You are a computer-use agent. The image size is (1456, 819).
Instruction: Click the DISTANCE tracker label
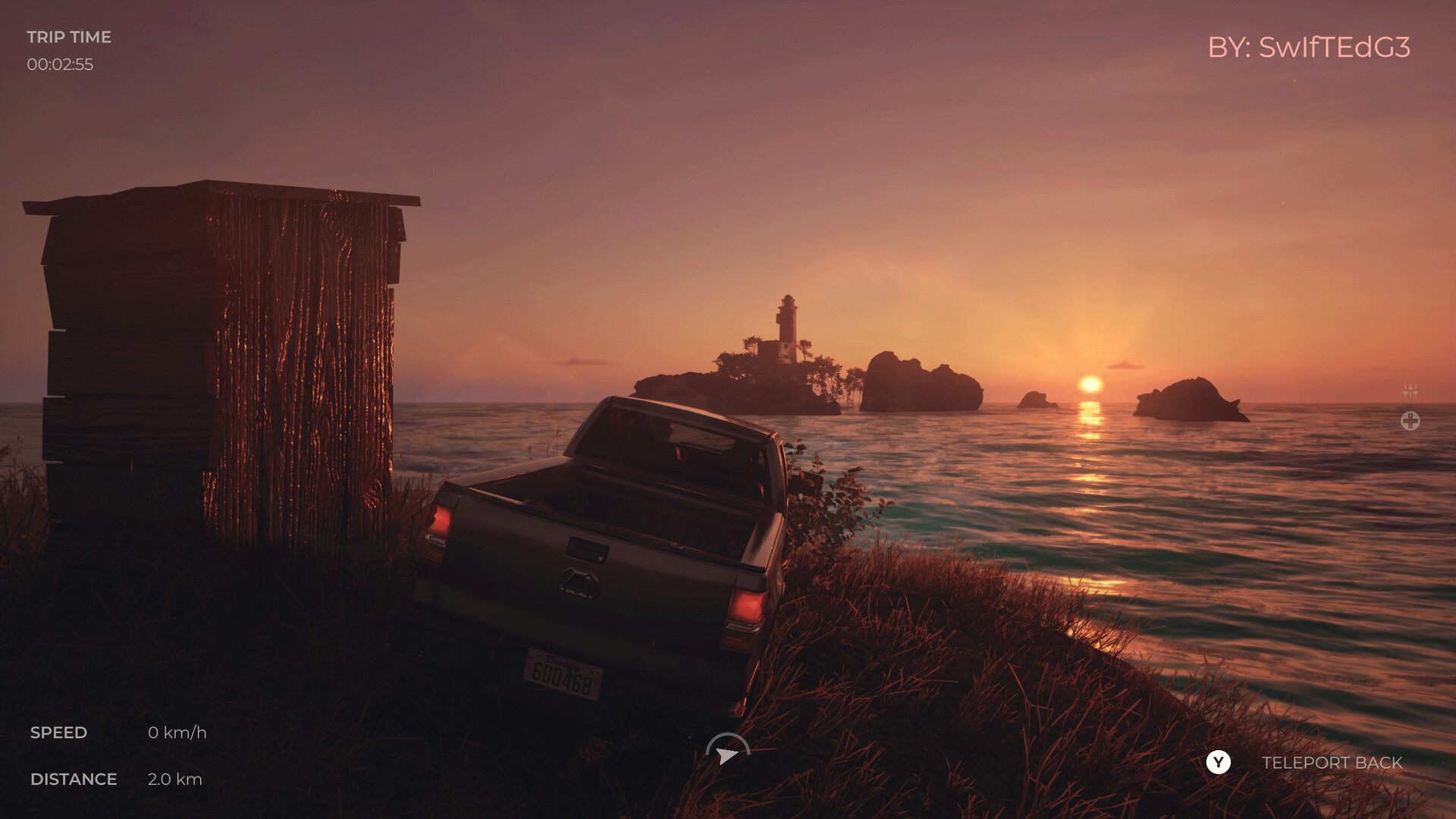(74, 779)
